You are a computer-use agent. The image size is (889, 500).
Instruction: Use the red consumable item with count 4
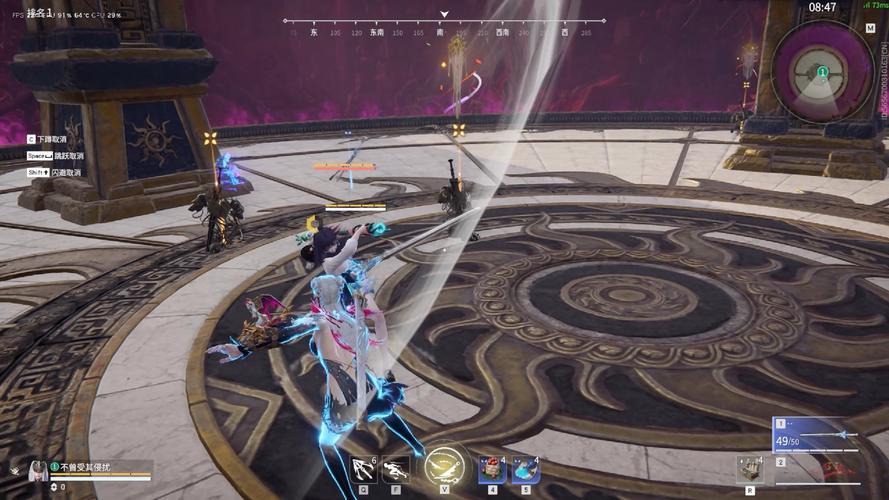click(x=492, y=468)
